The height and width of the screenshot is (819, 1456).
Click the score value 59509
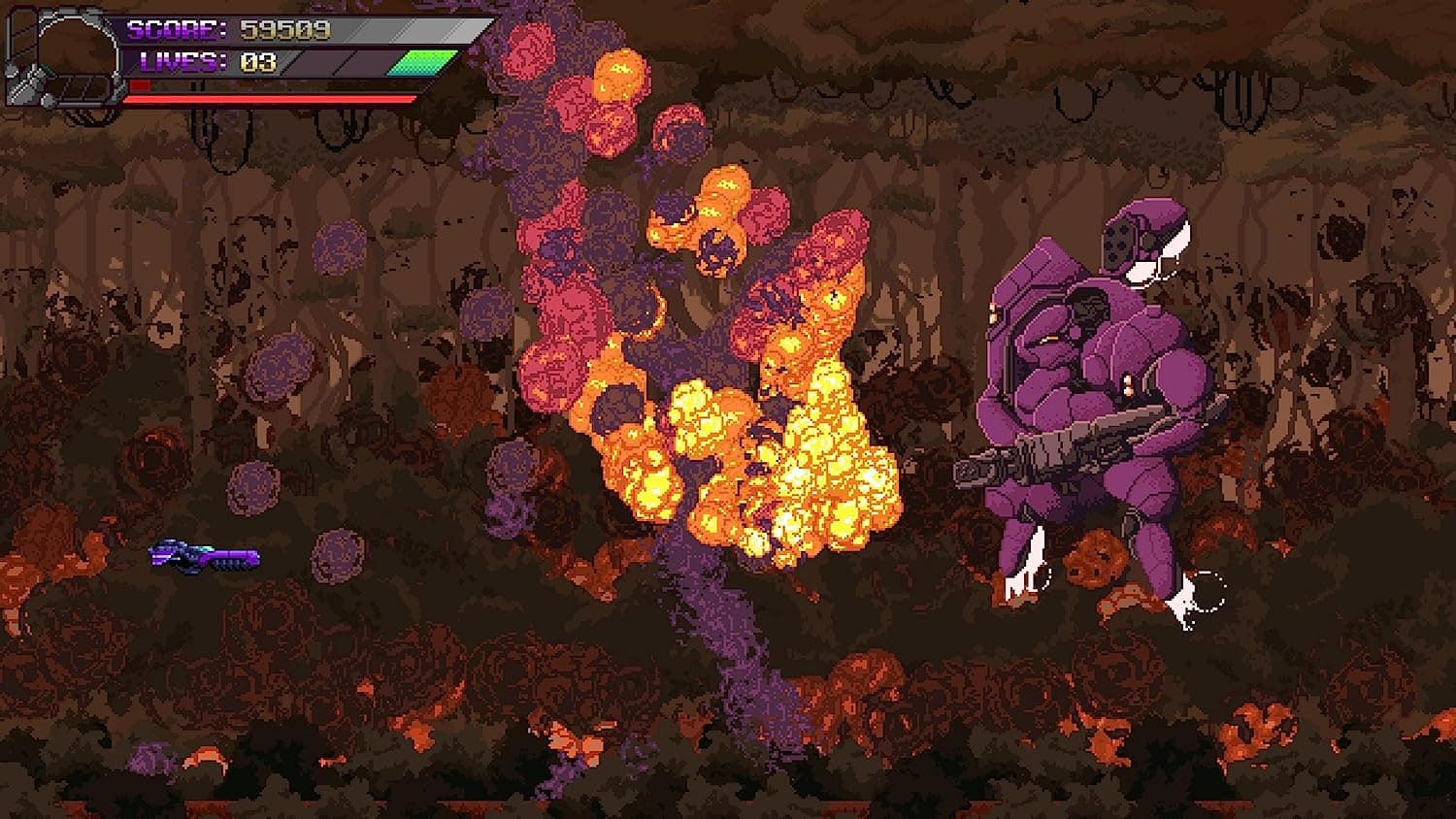pos(281,29)
